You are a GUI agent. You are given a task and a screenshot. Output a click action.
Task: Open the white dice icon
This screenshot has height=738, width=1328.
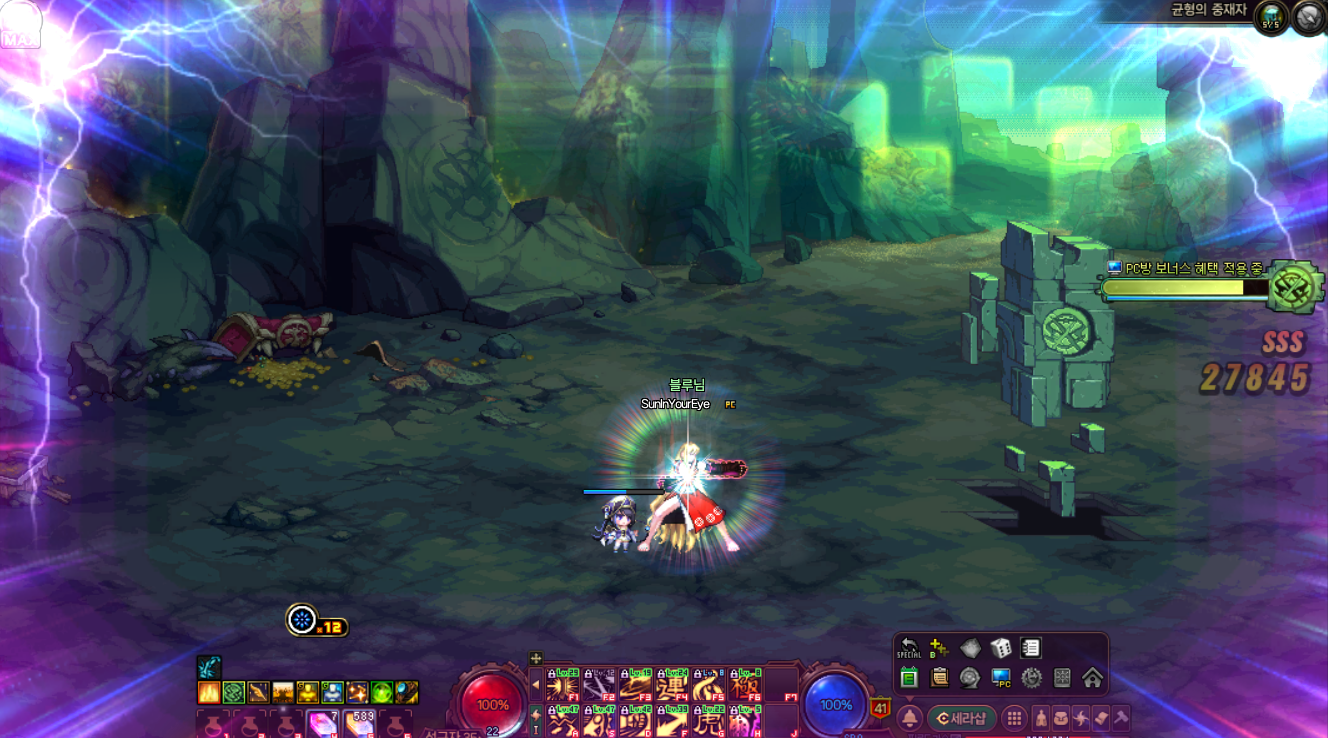pyautogui.click(x=1000, y=648)
